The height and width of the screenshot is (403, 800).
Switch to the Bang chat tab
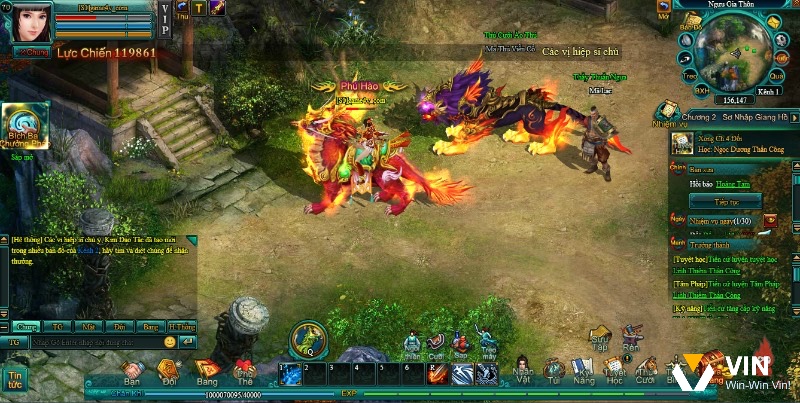150,326
